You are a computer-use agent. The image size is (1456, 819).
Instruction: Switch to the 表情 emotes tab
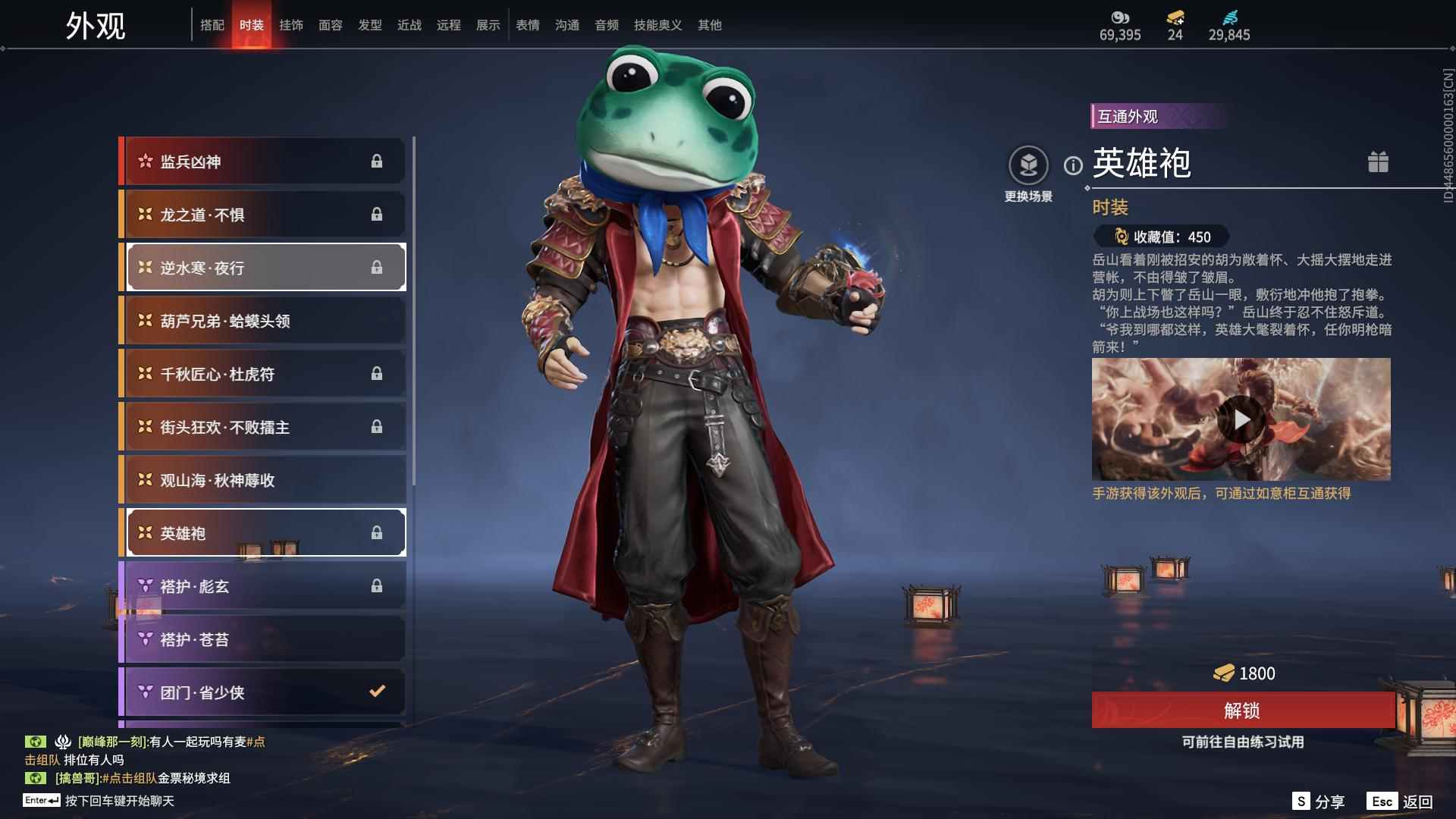(x=528, y=25)
